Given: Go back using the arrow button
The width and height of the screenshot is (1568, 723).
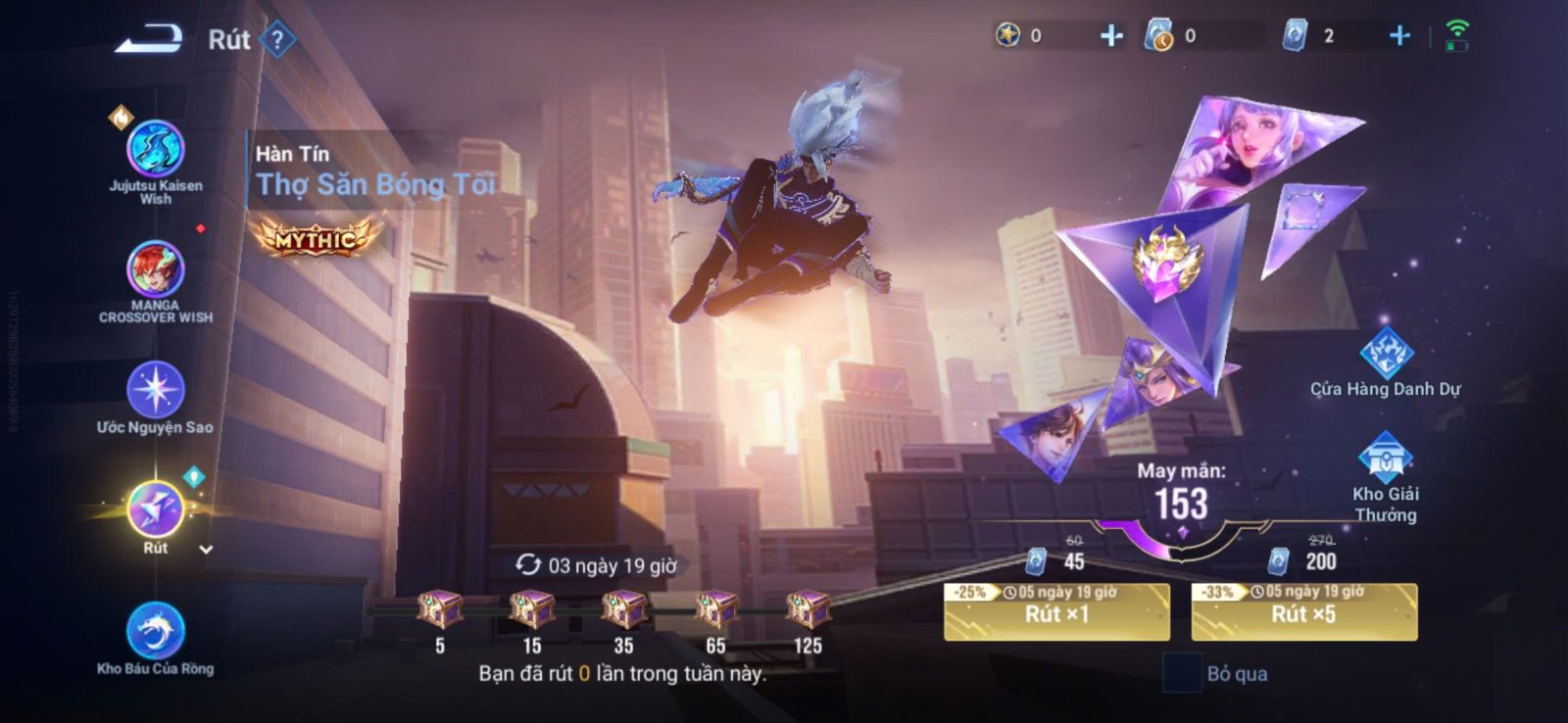Looking at the screenshot, I should 149,39.
